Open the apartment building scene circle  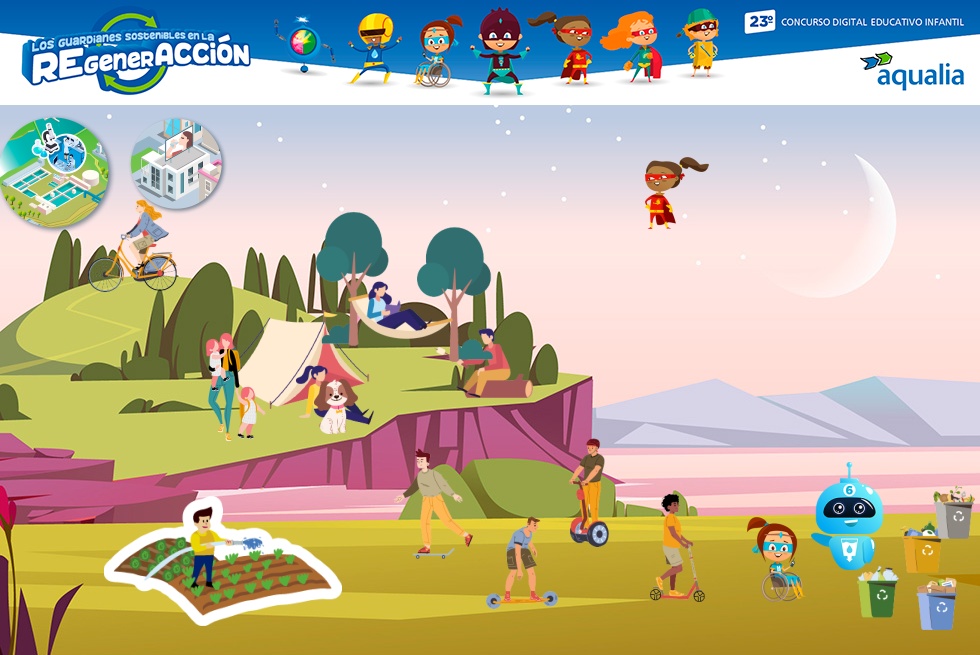(x=177, y=164)
